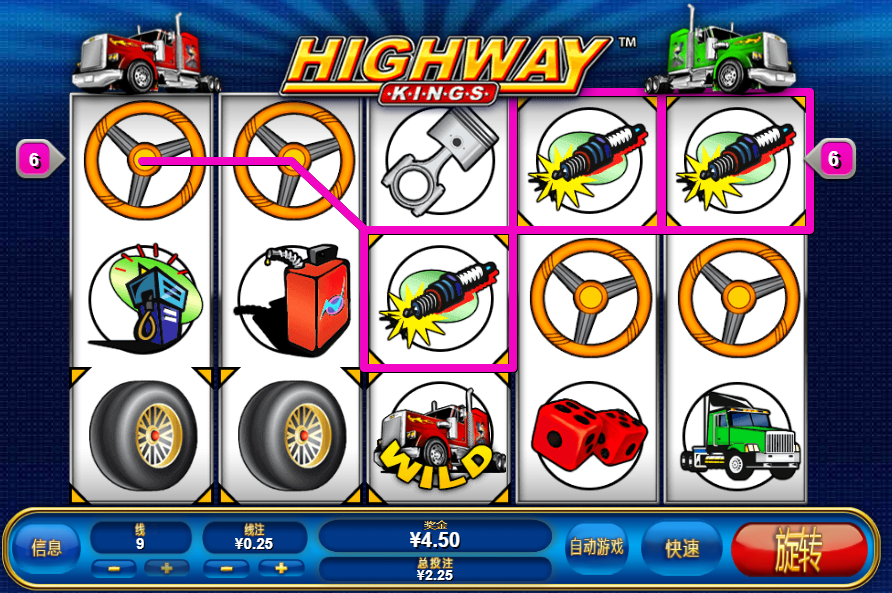Raise the line bet (线注) amount
The image size is (892, 593).
[281, 568]
